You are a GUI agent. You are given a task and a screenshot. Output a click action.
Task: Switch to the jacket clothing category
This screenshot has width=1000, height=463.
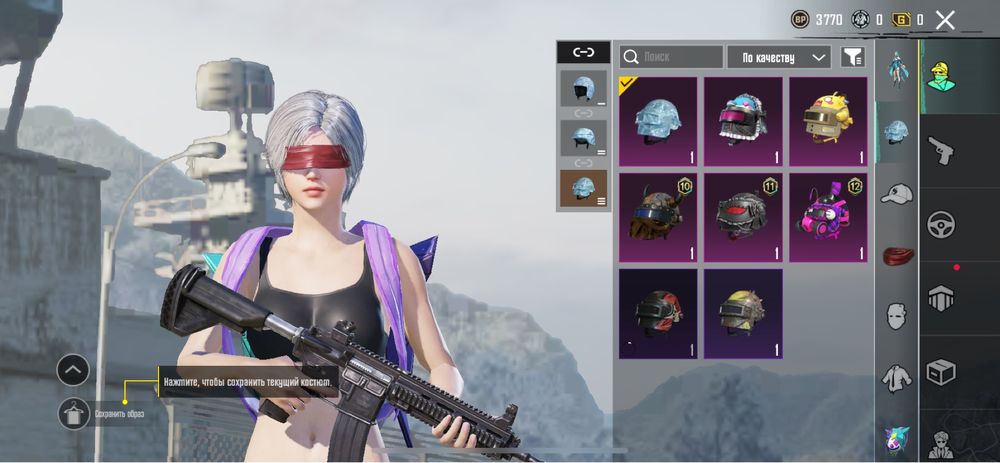[897, 378]
